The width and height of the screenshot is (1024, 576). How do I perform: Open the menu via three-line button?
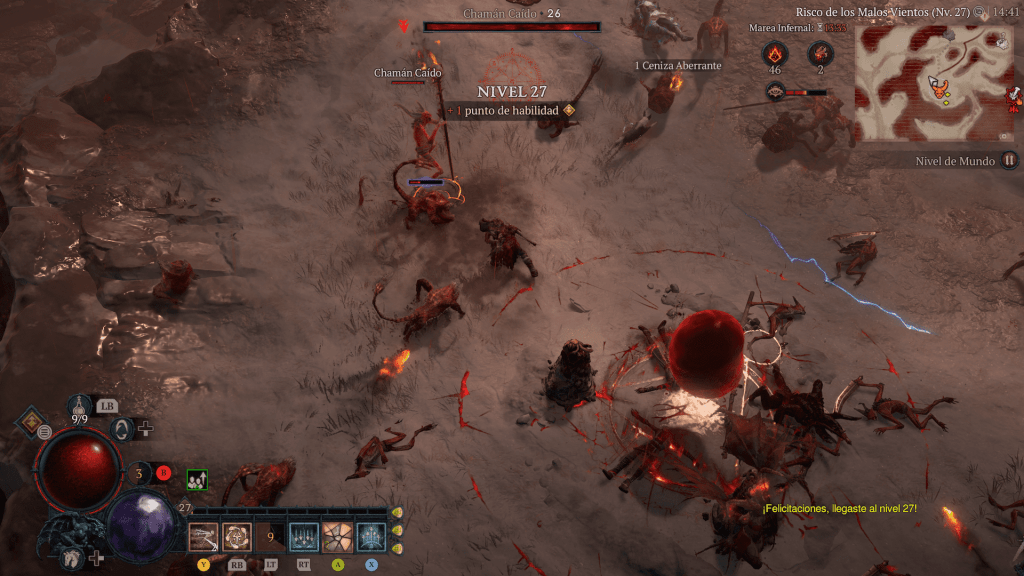pyautogui.click(x=45, y=432)
